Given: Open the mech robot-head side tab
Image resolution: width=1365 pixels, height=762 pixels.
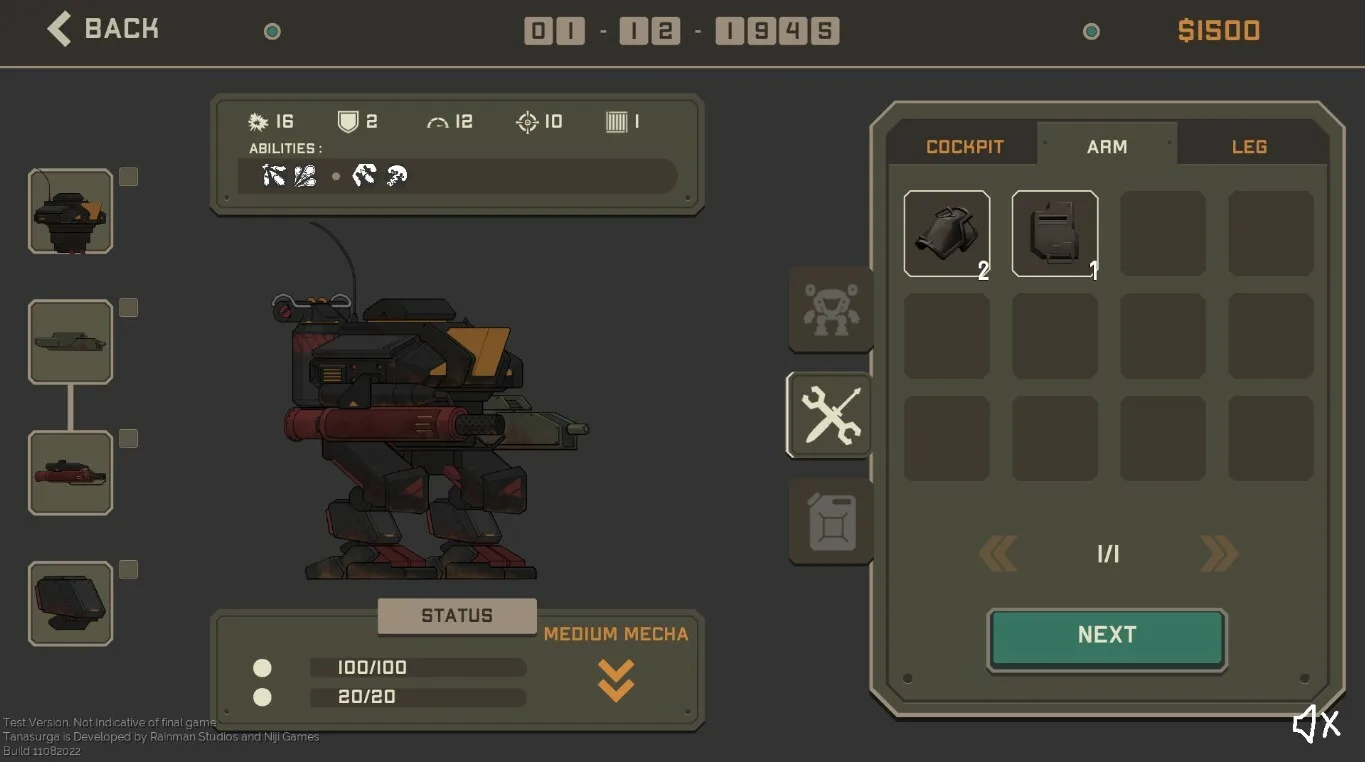Looking at the screenshot, I should [x=830, y=309].
